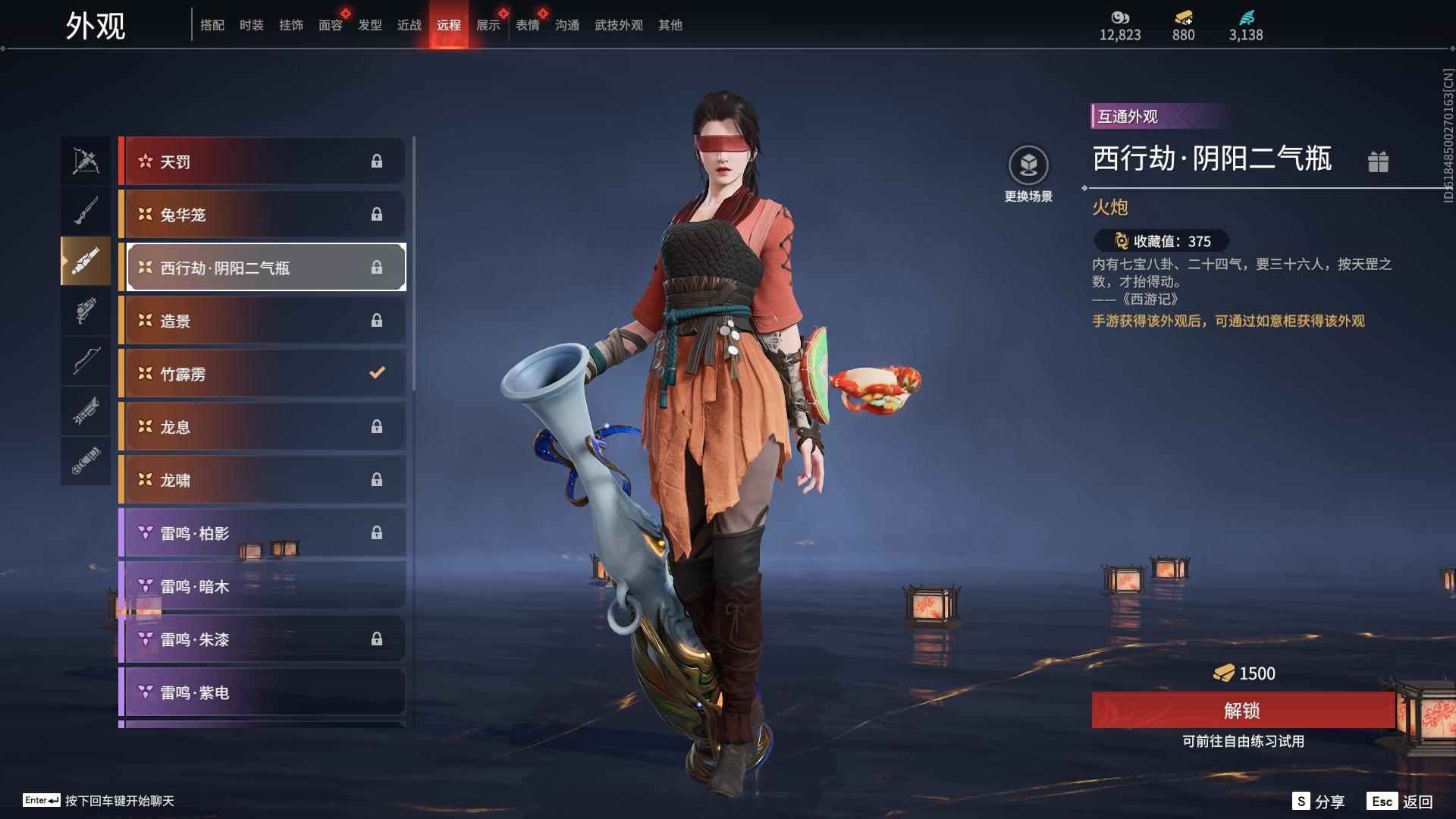1456x819 pixels.
Task: Open the 武技外观 tab
Action: click(x=619, y=25)
